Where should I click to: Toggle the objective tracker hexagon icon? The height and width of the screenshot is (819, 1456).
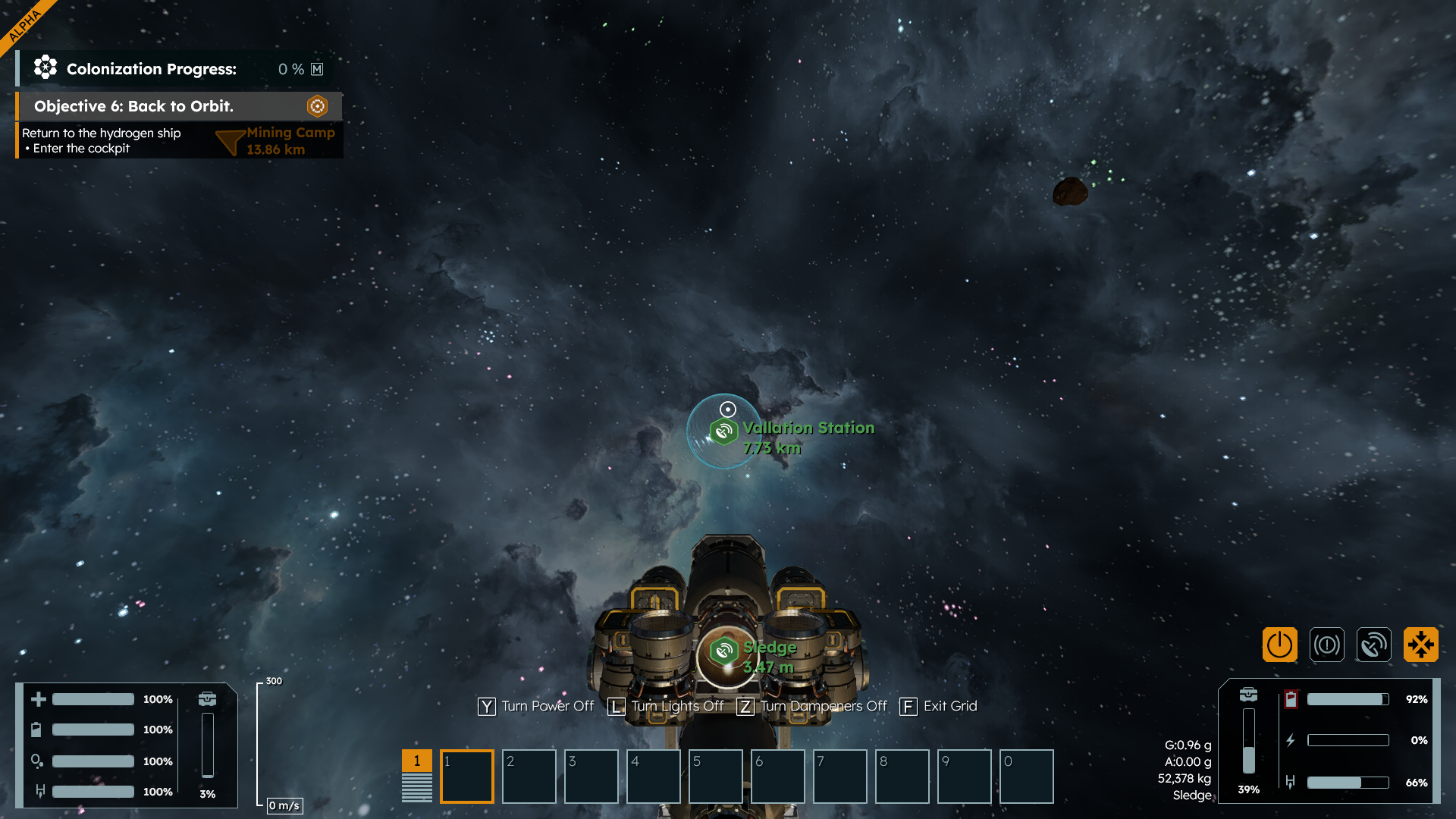[317, 106]
